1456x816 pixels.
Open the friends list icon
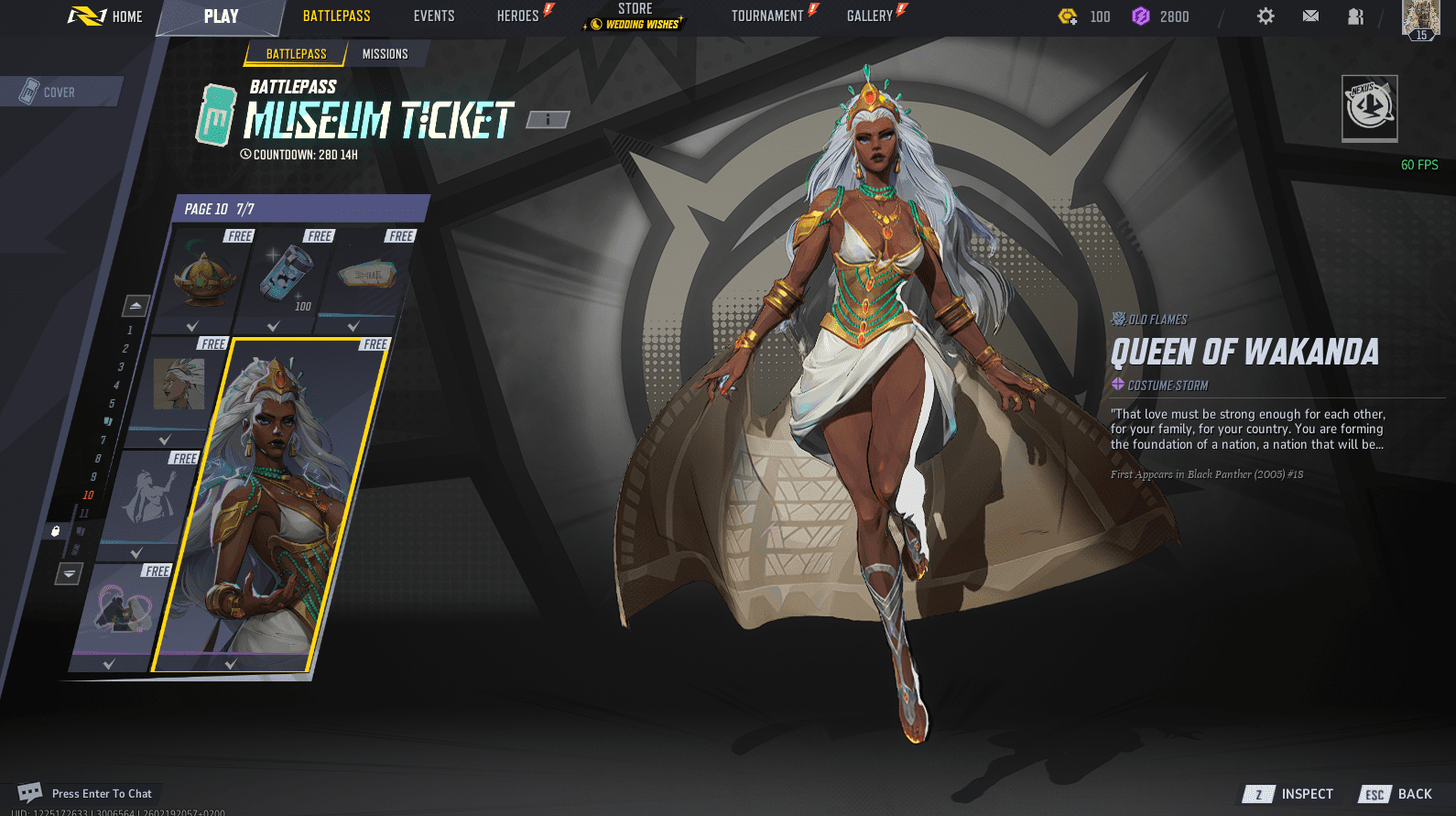1355,16
